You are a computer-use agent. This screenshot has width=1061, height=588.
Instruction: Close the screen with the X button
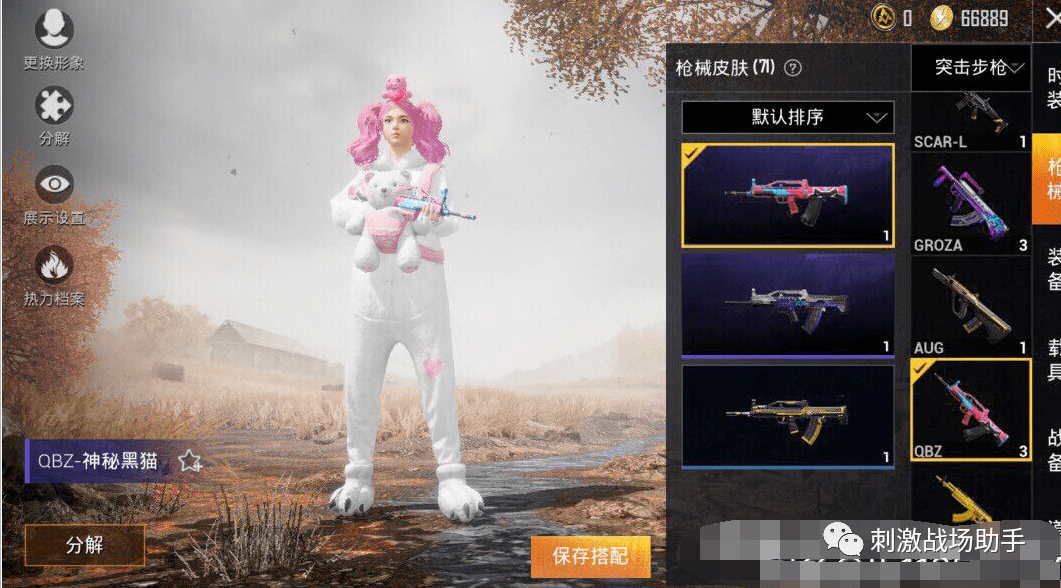1049,18
